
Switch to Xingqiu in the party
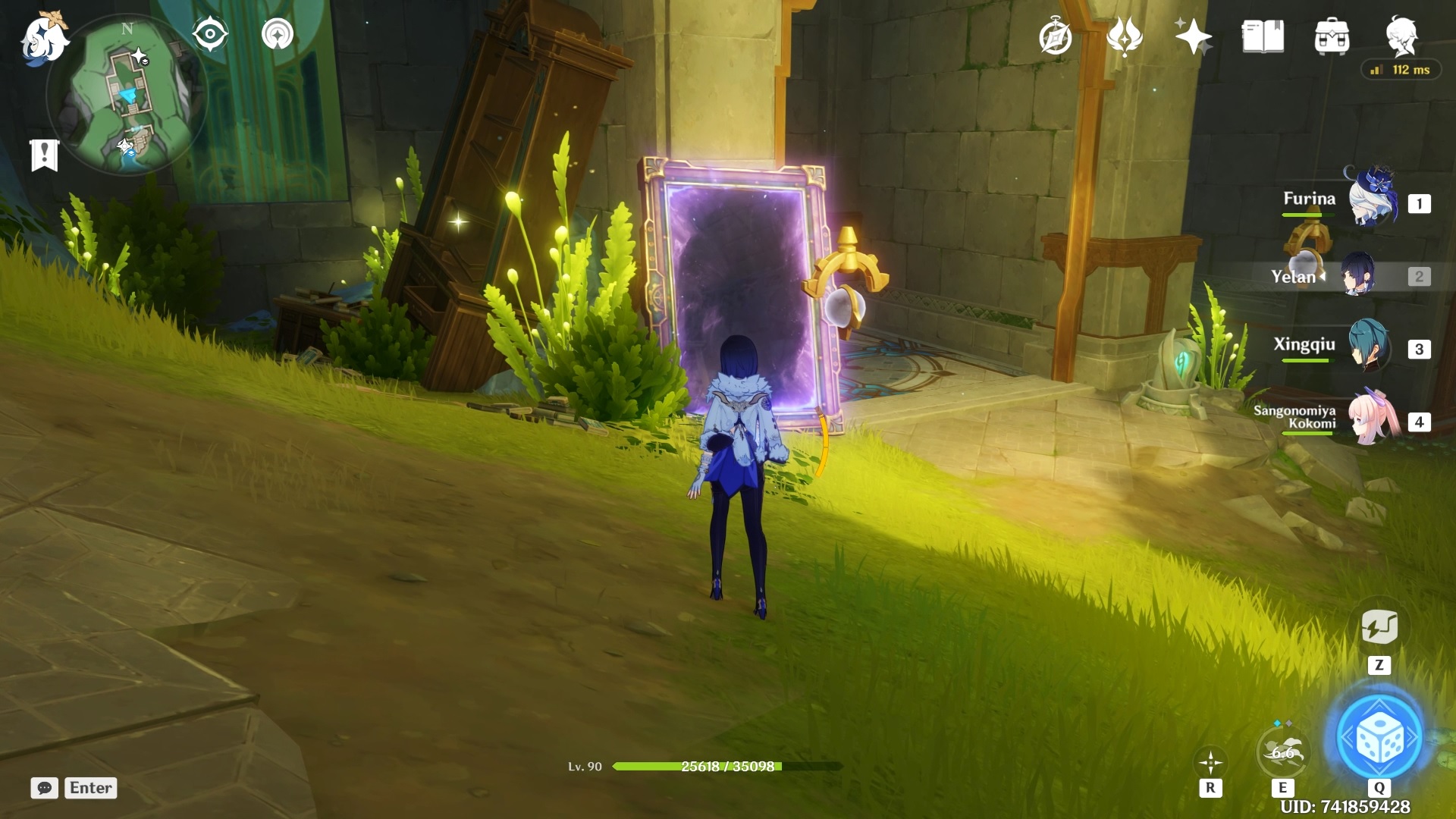1369,347
